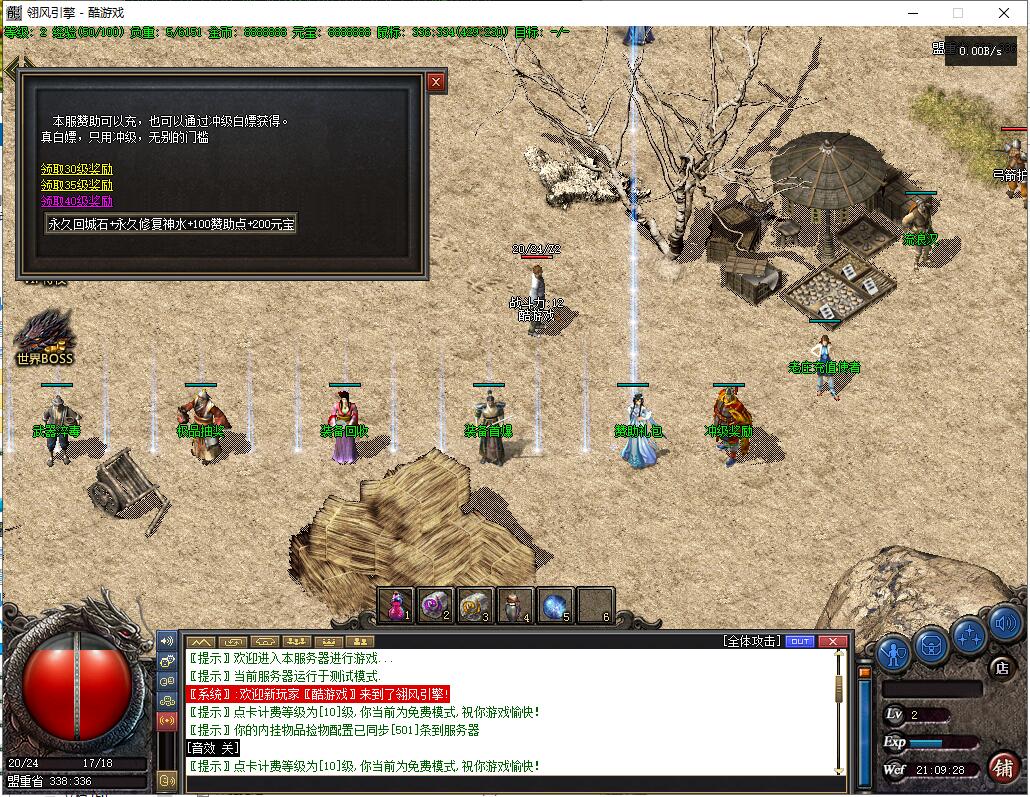Viewport: 1030px width, 797px height.
Task: Click the speaker icon beside chat log
Action: [x=167, y=640]
